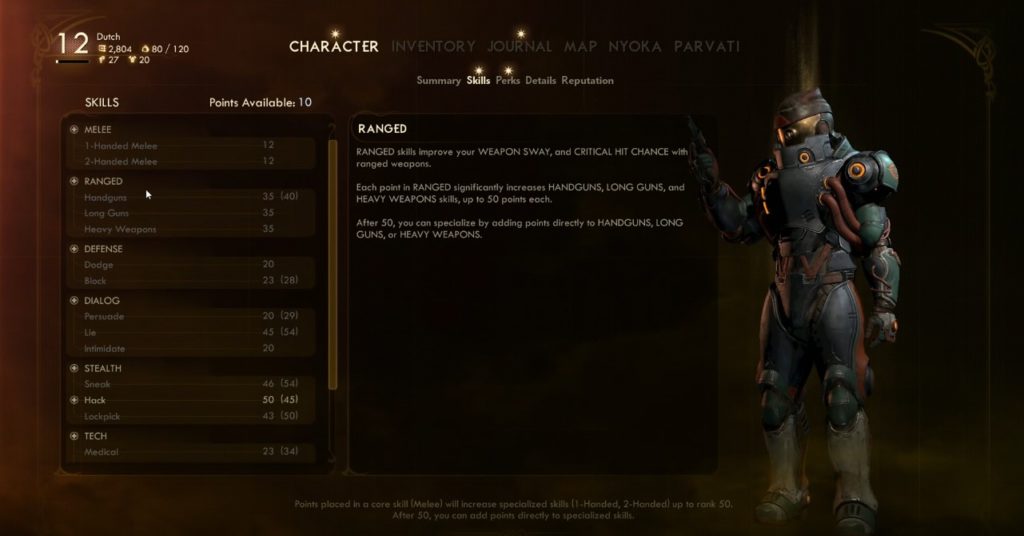Select the Stealth core skill

coord(103,368)
